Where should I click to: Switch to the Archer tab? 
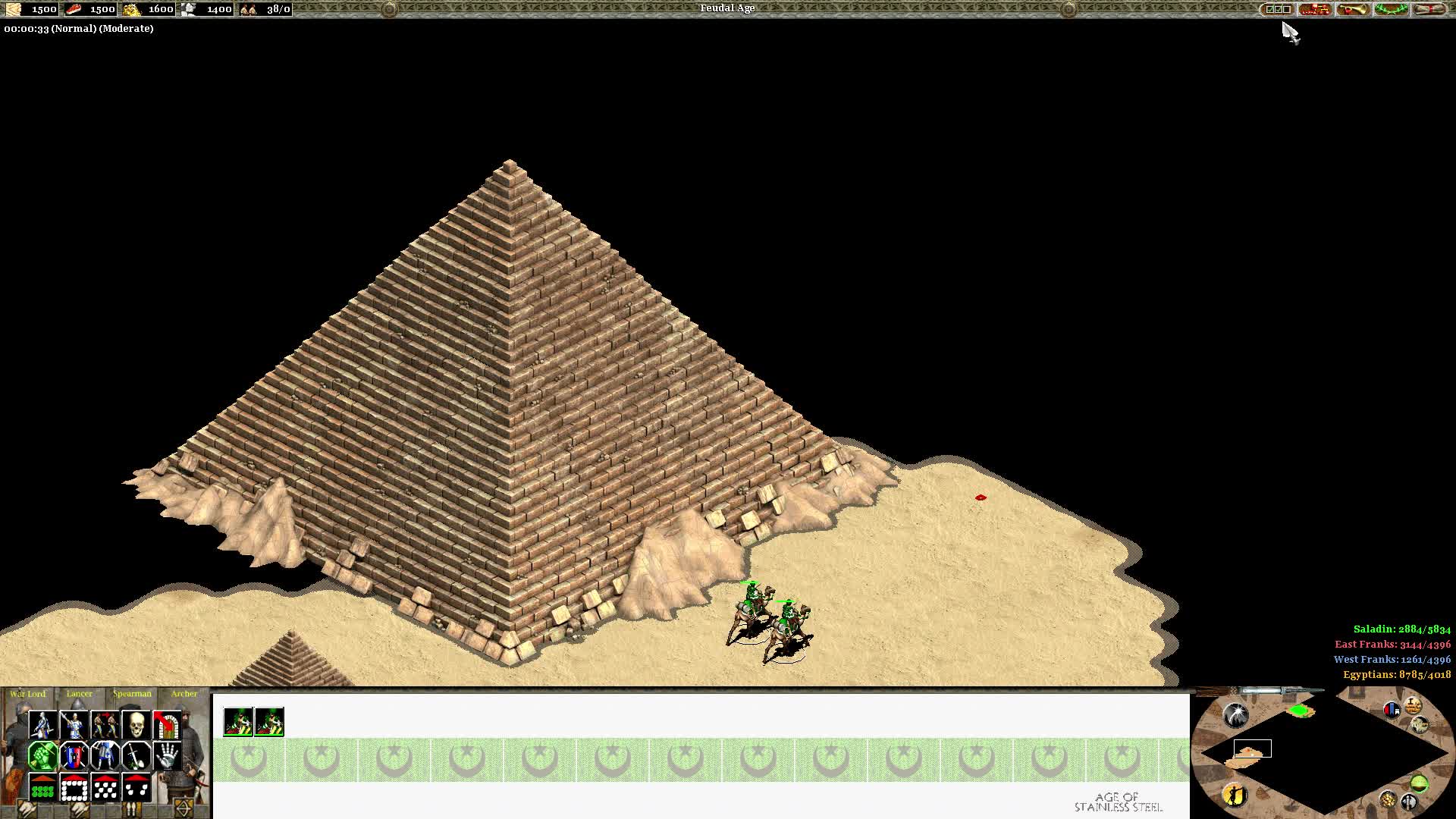coord(184,694)
